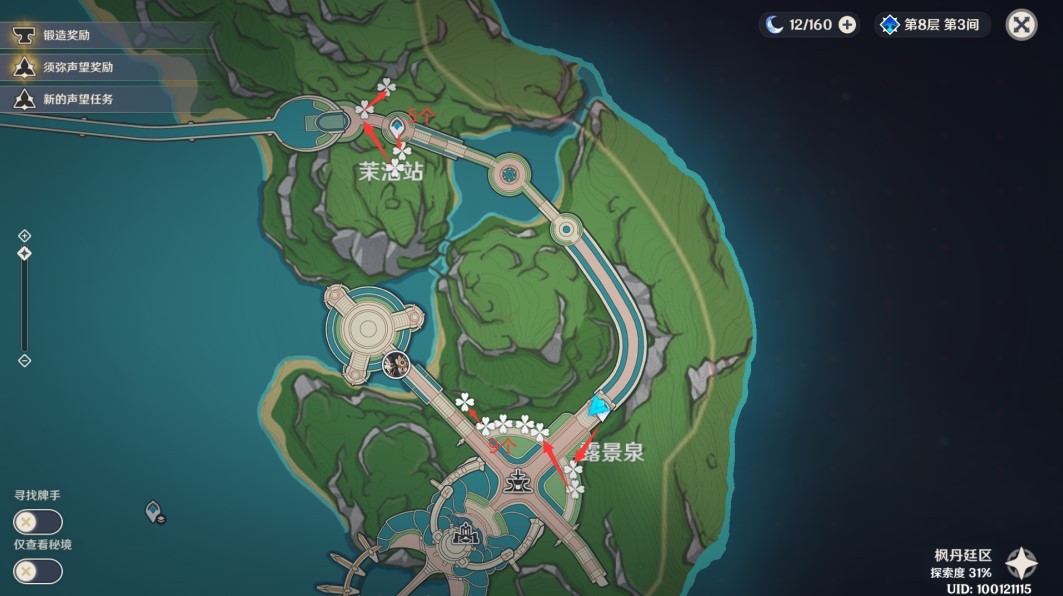The image size is (1063, 596).
Task: Select the palace building icon at map bottom
Action: pos(466,536)
